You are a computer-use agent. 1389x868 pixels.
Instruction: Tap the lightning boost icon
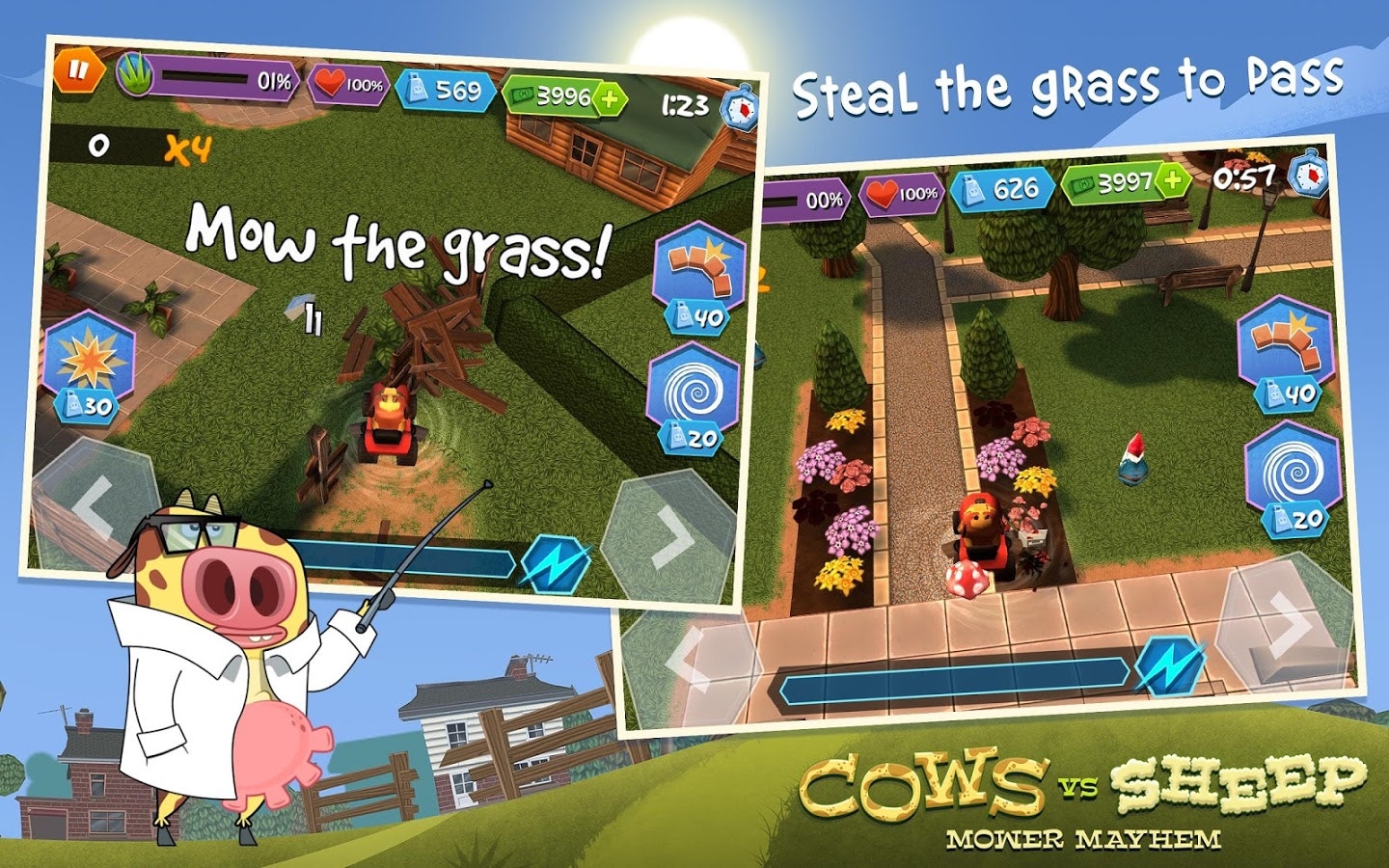point(558,562)
